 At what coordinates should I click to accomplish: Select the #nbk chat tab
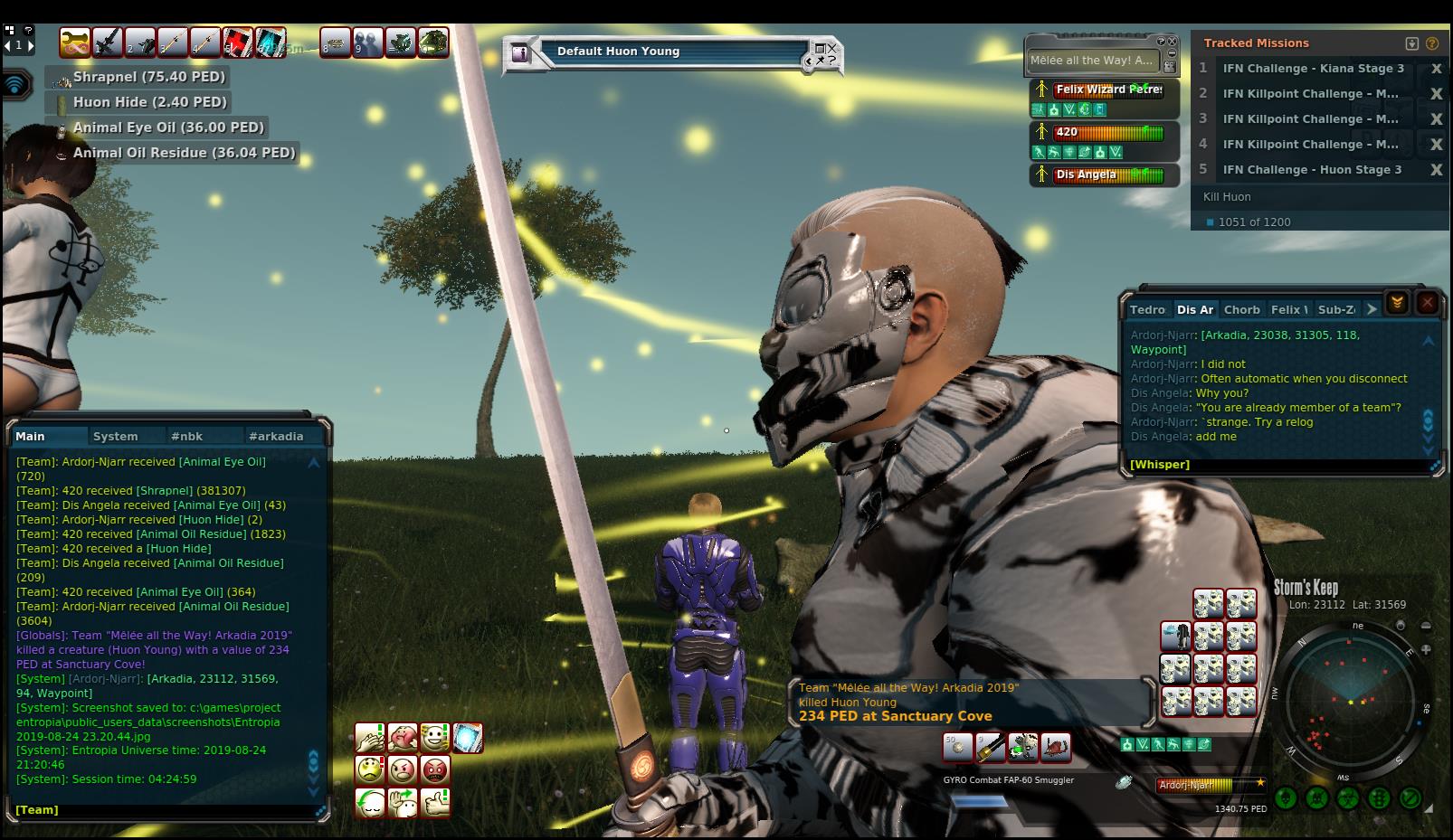coord(186,436)
